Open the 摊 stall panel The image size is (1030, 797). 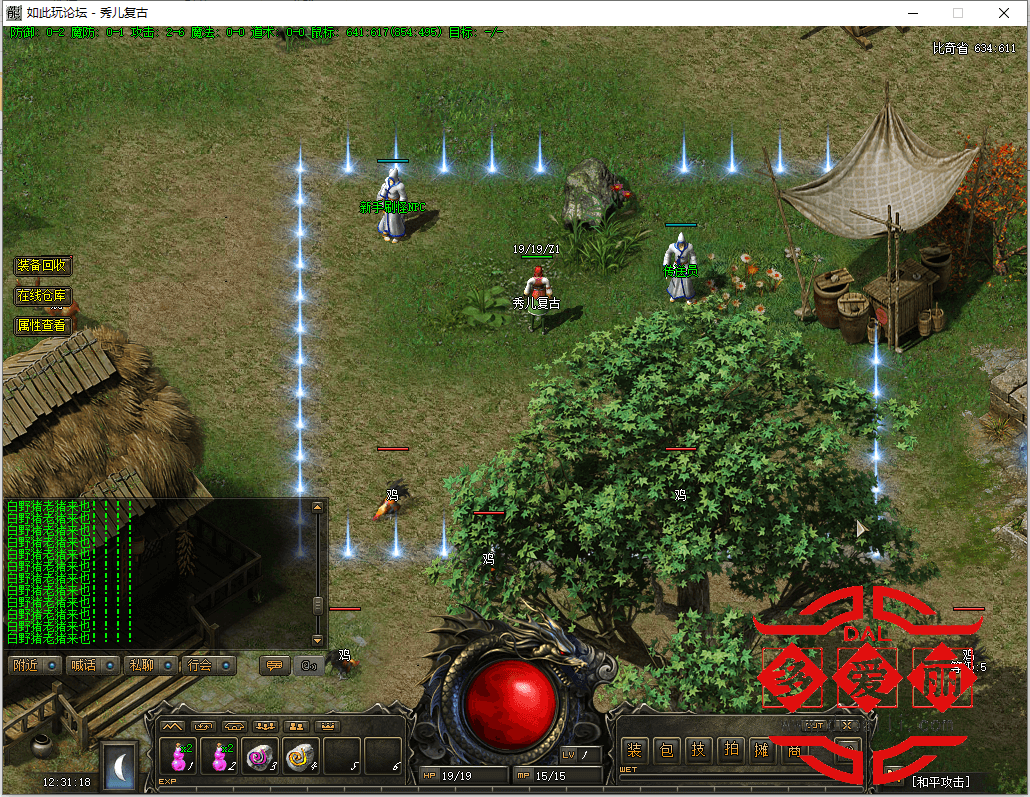click(x=763, y=750)
